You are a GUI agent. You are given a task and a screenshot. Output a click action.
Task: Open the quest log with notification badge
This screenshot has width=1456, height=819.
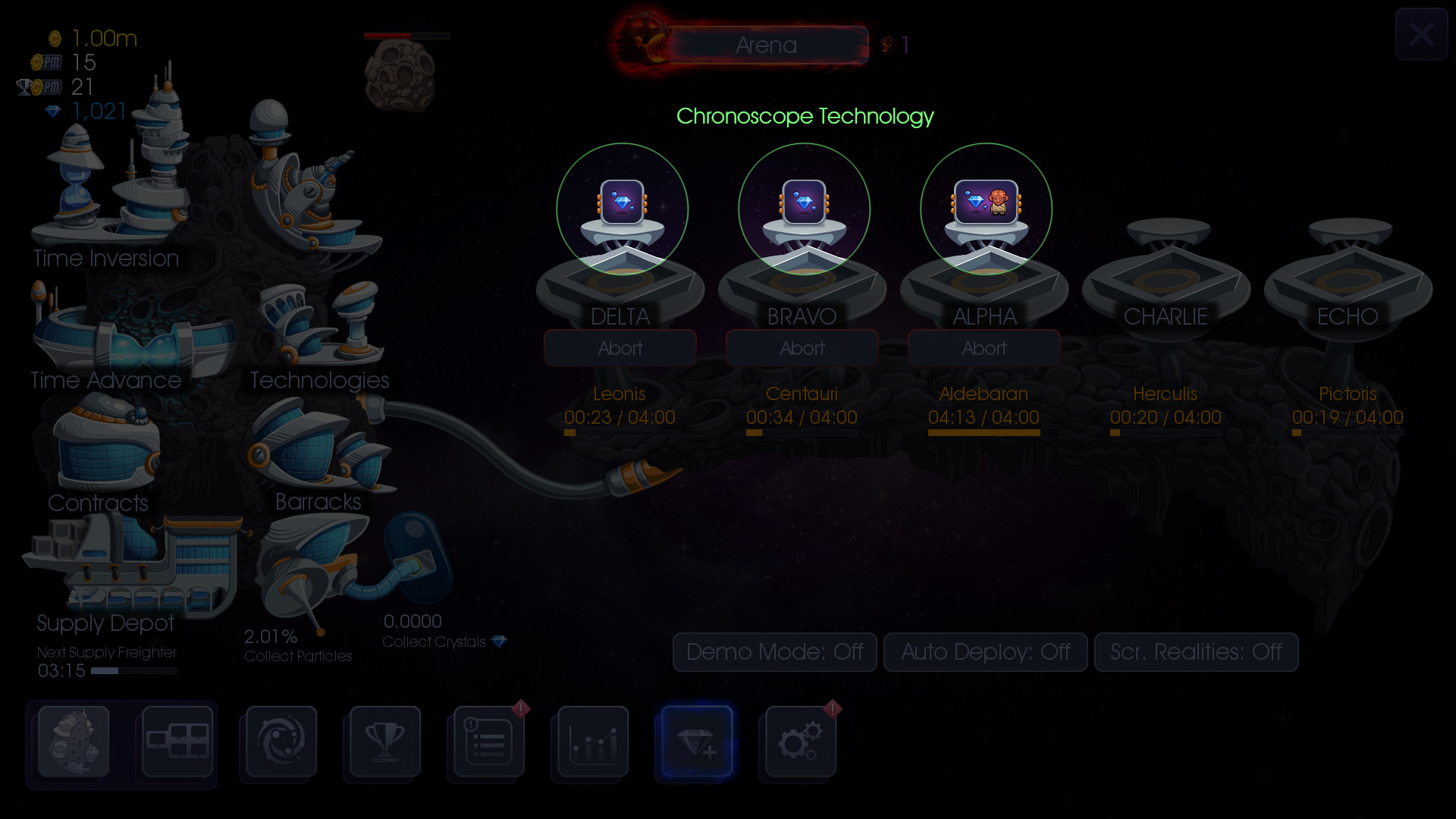point(485,743)
